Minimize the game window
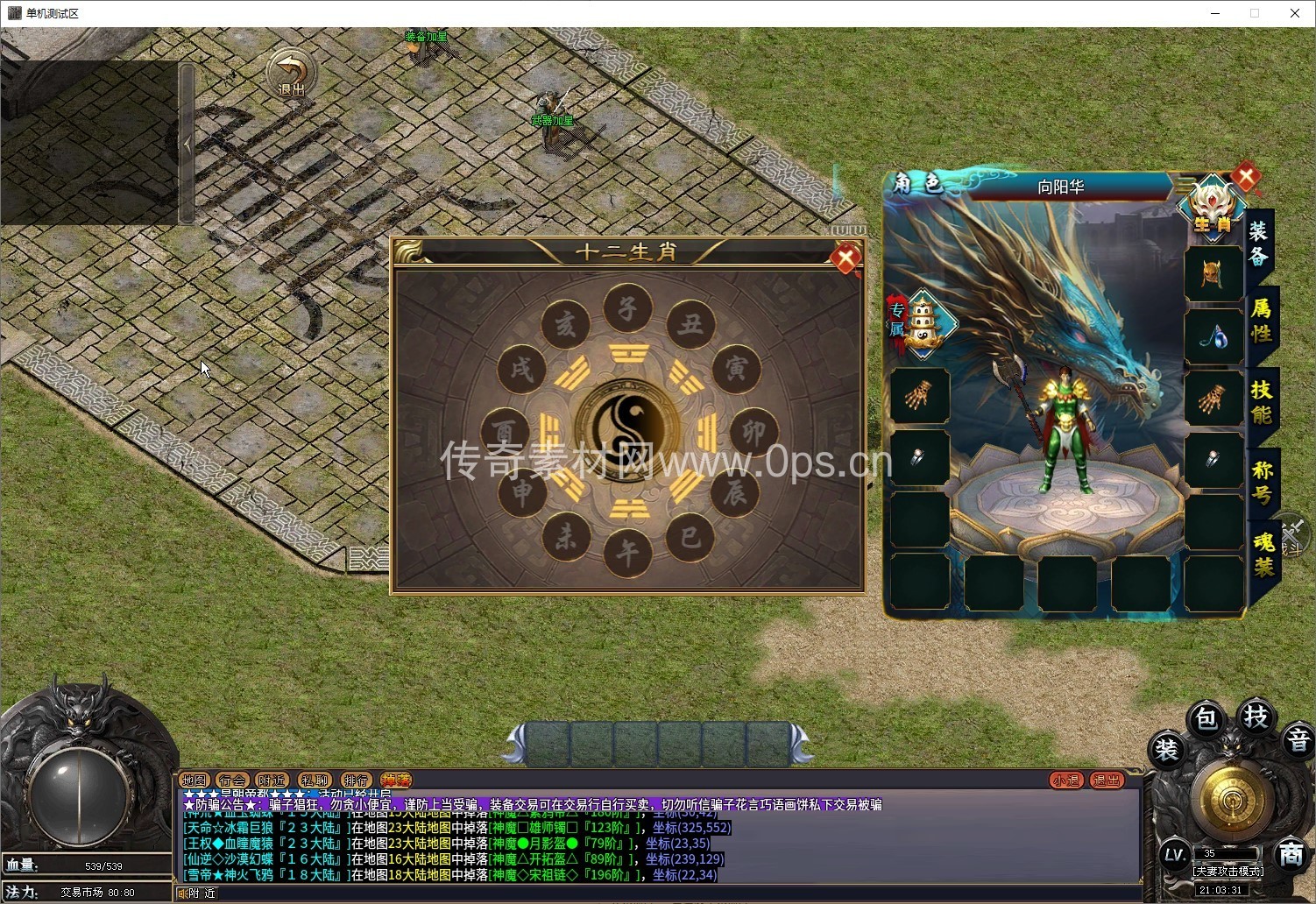 coord(1216,13)
